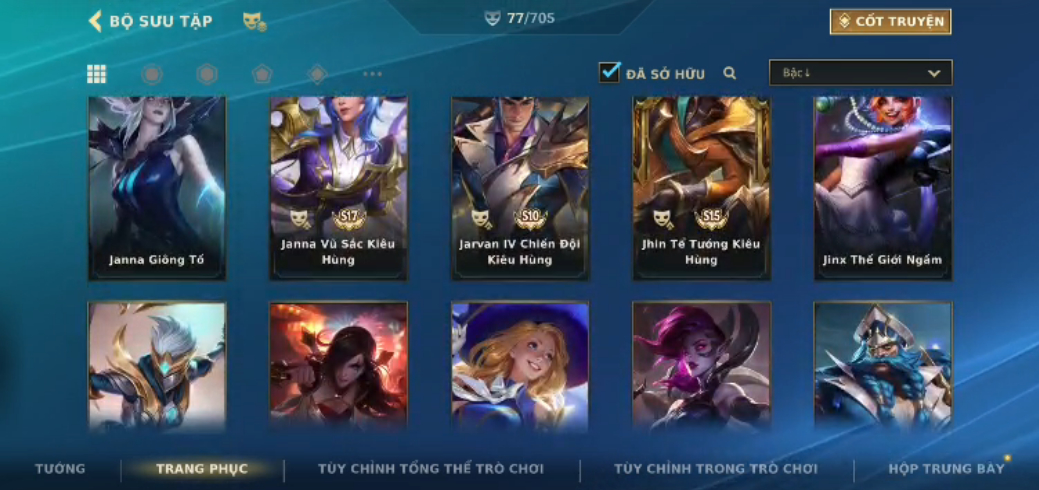The image size is (1039, 490).
Task: Open the Cốt Truyện button
Action: pyautogui.click(x=890, y=21)
